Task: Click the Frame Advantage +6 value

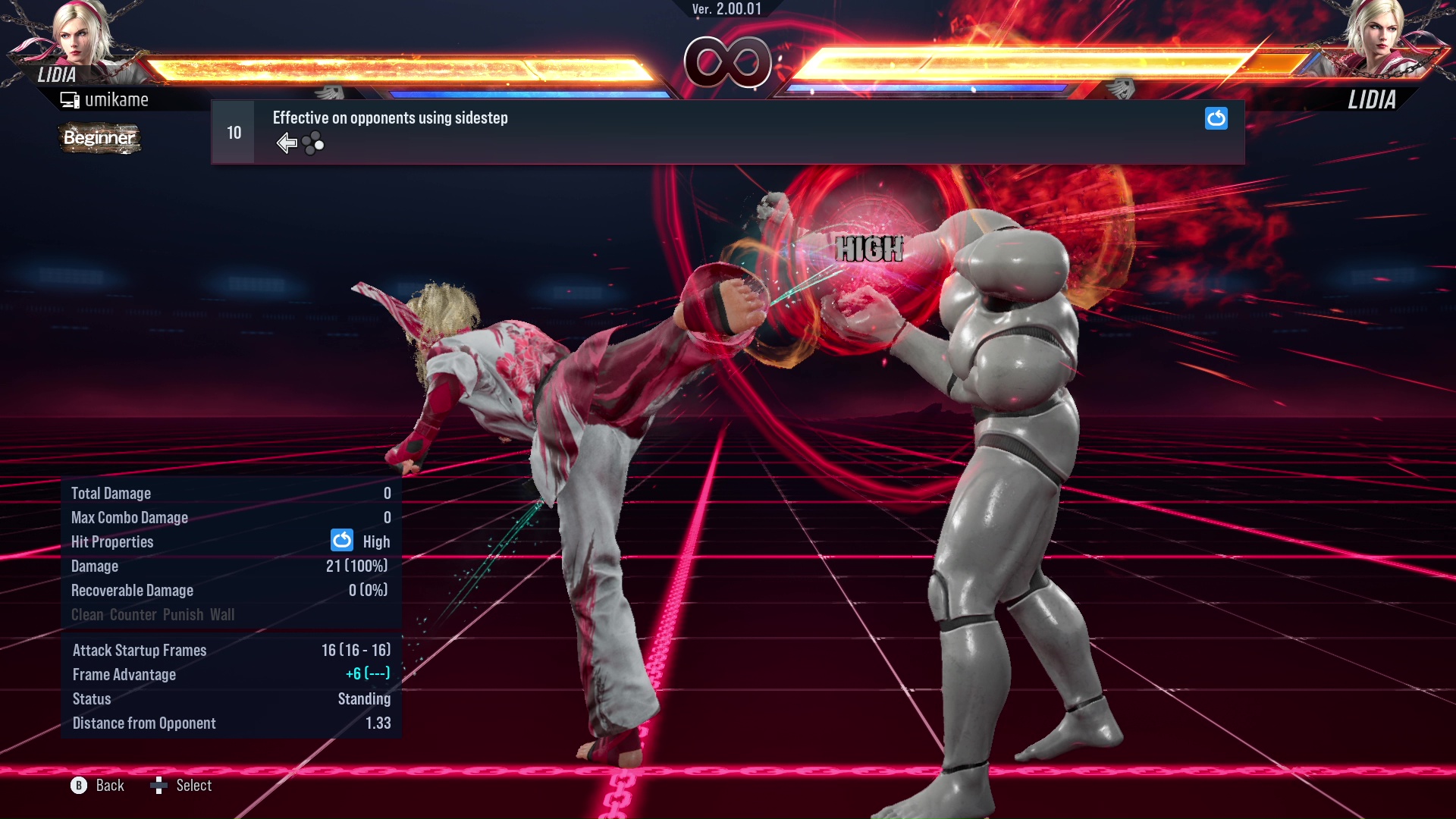Action: point(365,674)
